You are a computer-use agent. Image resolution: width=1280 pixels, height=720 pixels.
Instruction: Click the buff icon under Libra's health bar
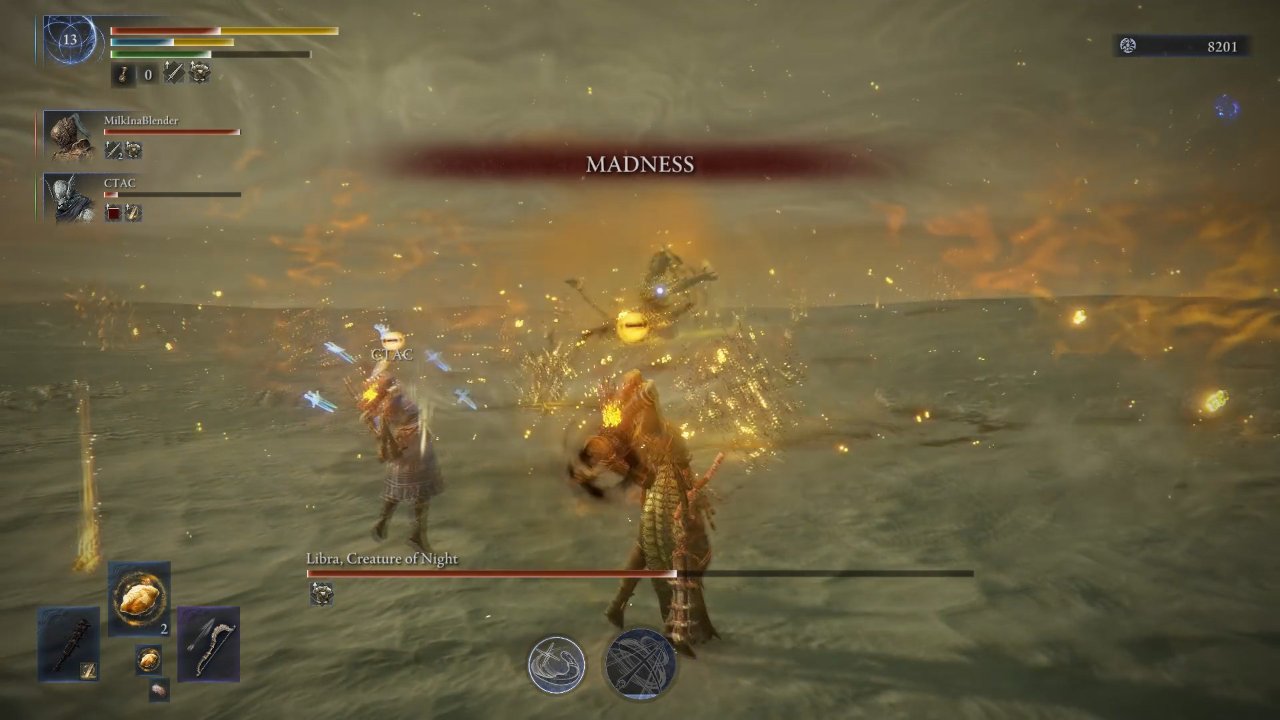tap(321, 594)
